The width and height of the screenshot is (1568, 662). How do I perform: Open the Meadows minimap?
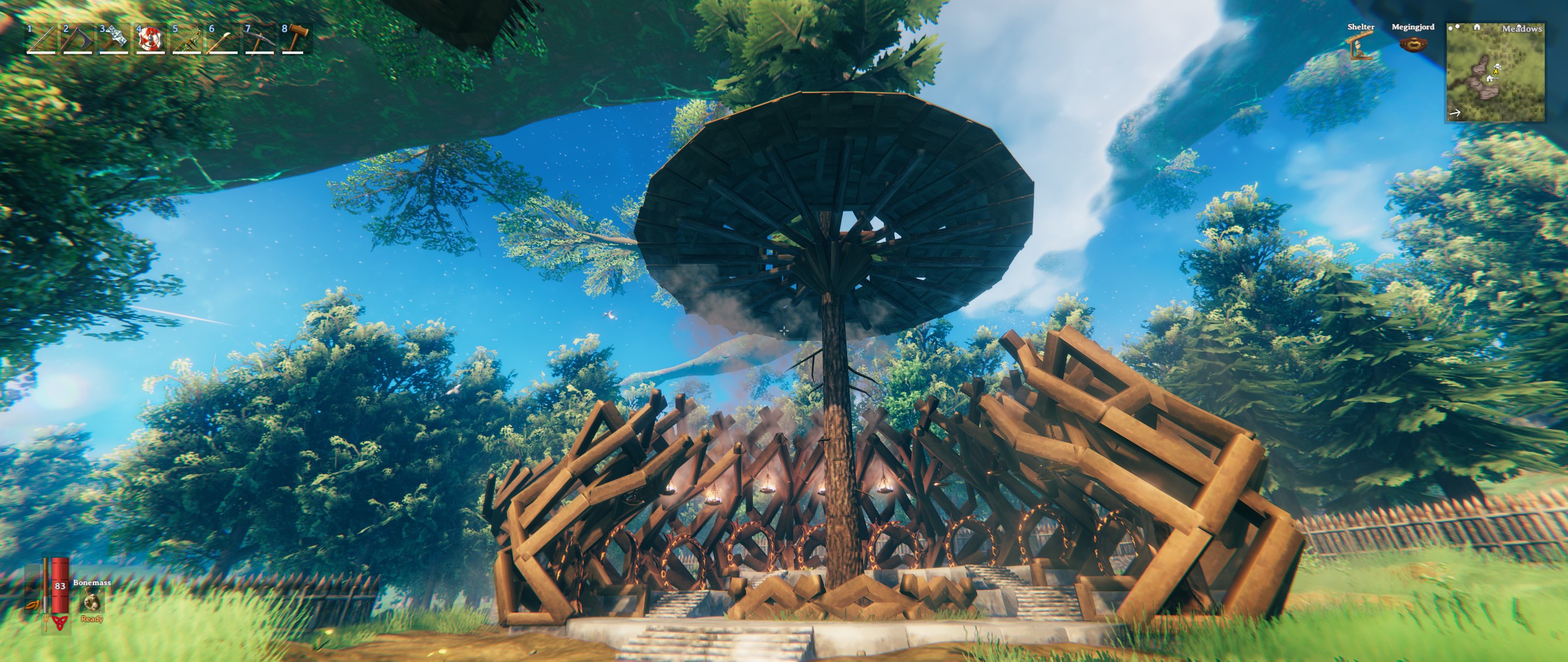click(1495, 81)
